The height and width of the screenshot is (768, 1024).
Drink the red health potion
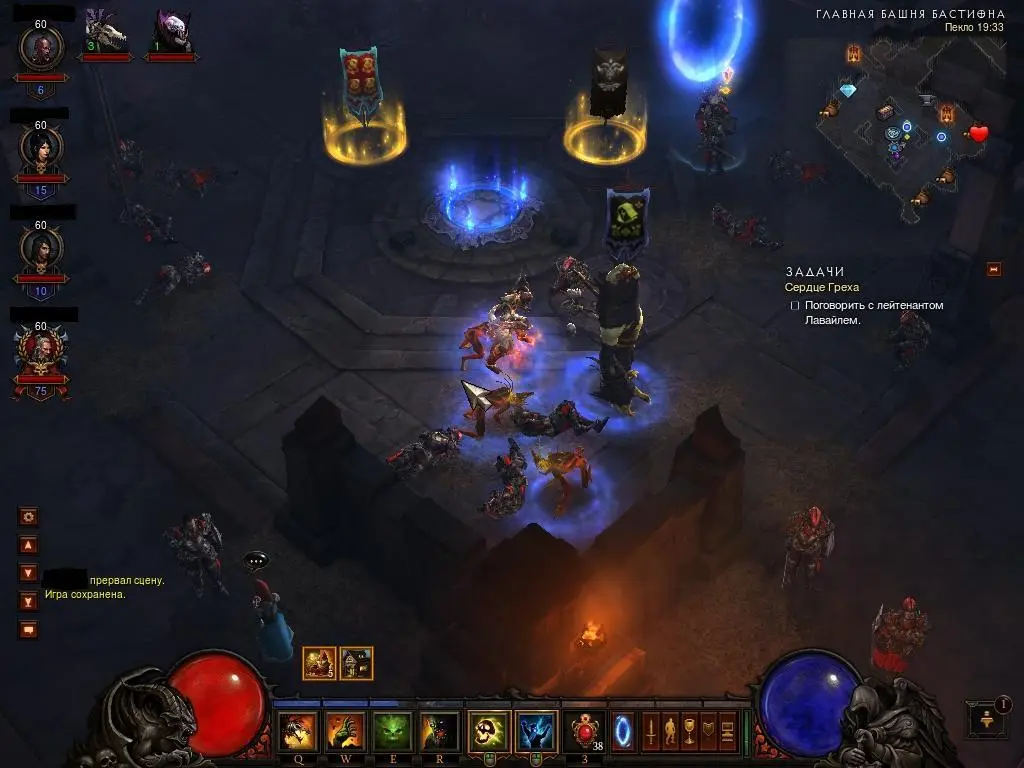(583, 731)
